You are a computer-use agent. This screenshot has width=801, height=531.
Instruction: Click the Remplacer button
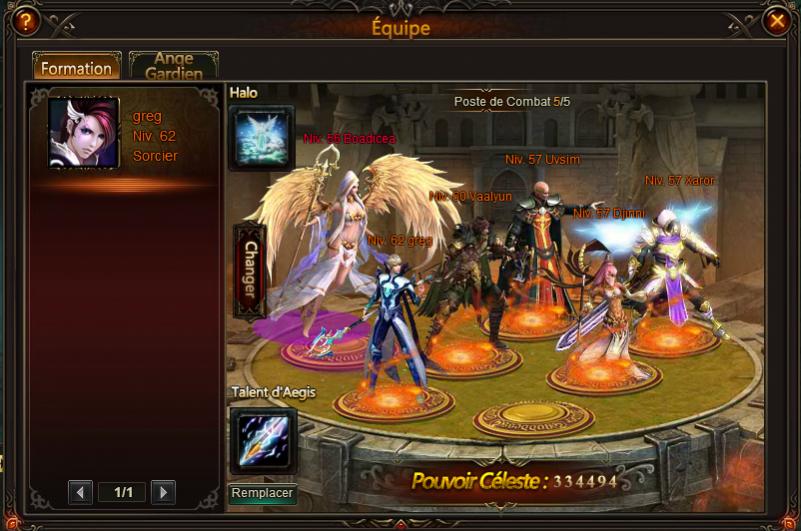pos(263,493)
